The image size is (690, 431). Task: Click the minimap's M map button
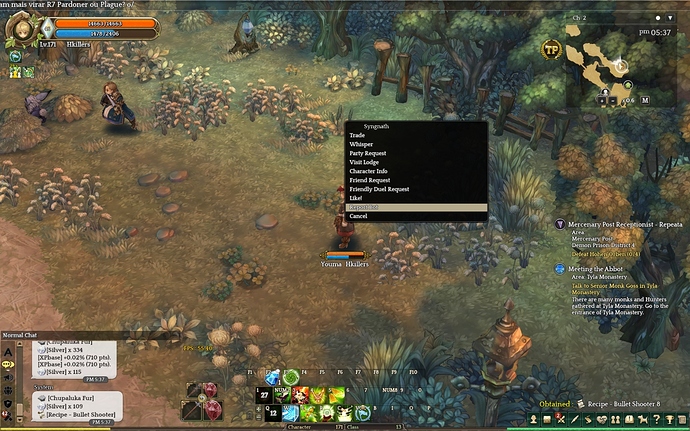pos(645,100)
